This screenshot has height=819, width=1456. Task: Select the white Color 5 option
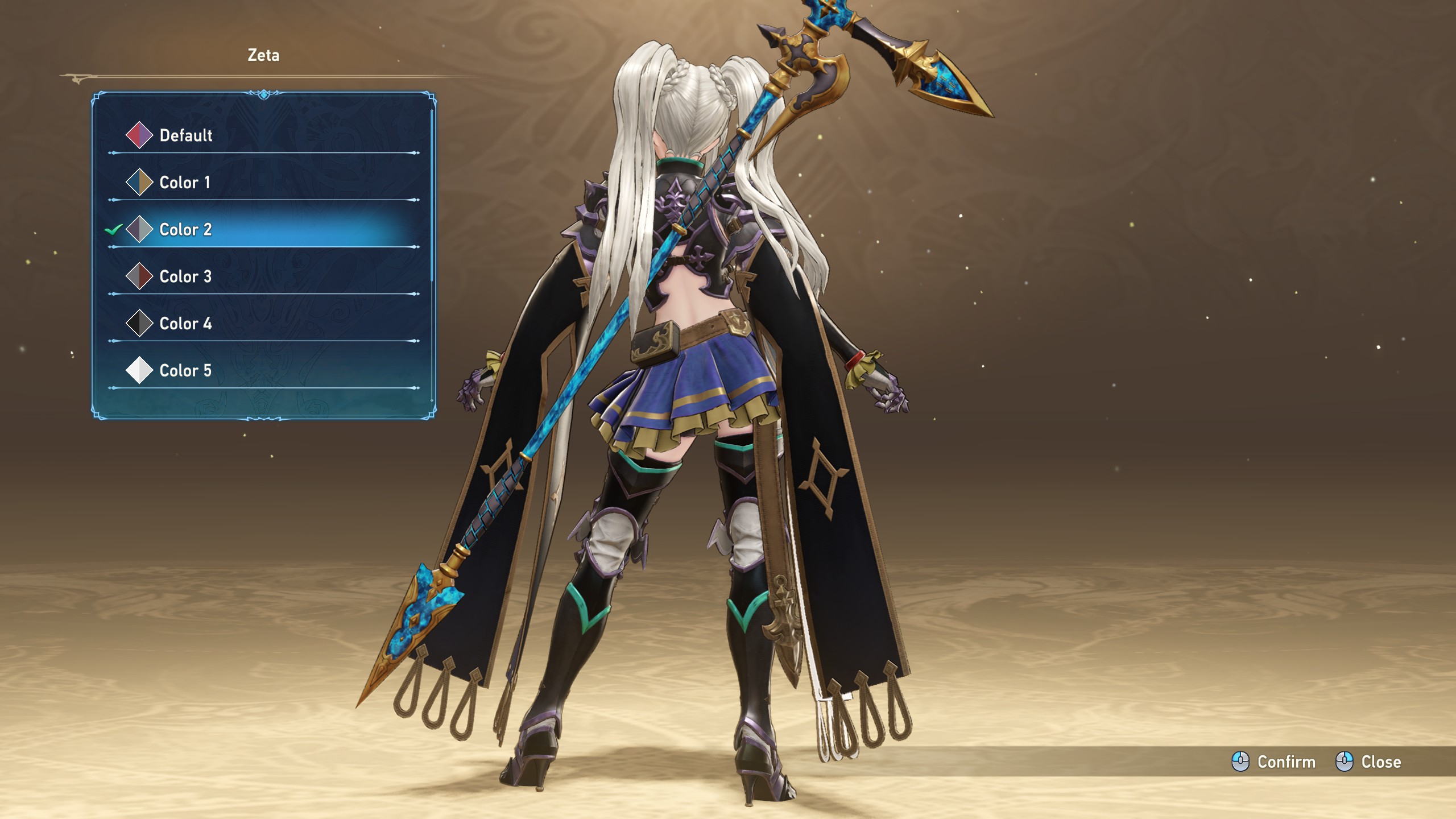click(x=185, y=371)
